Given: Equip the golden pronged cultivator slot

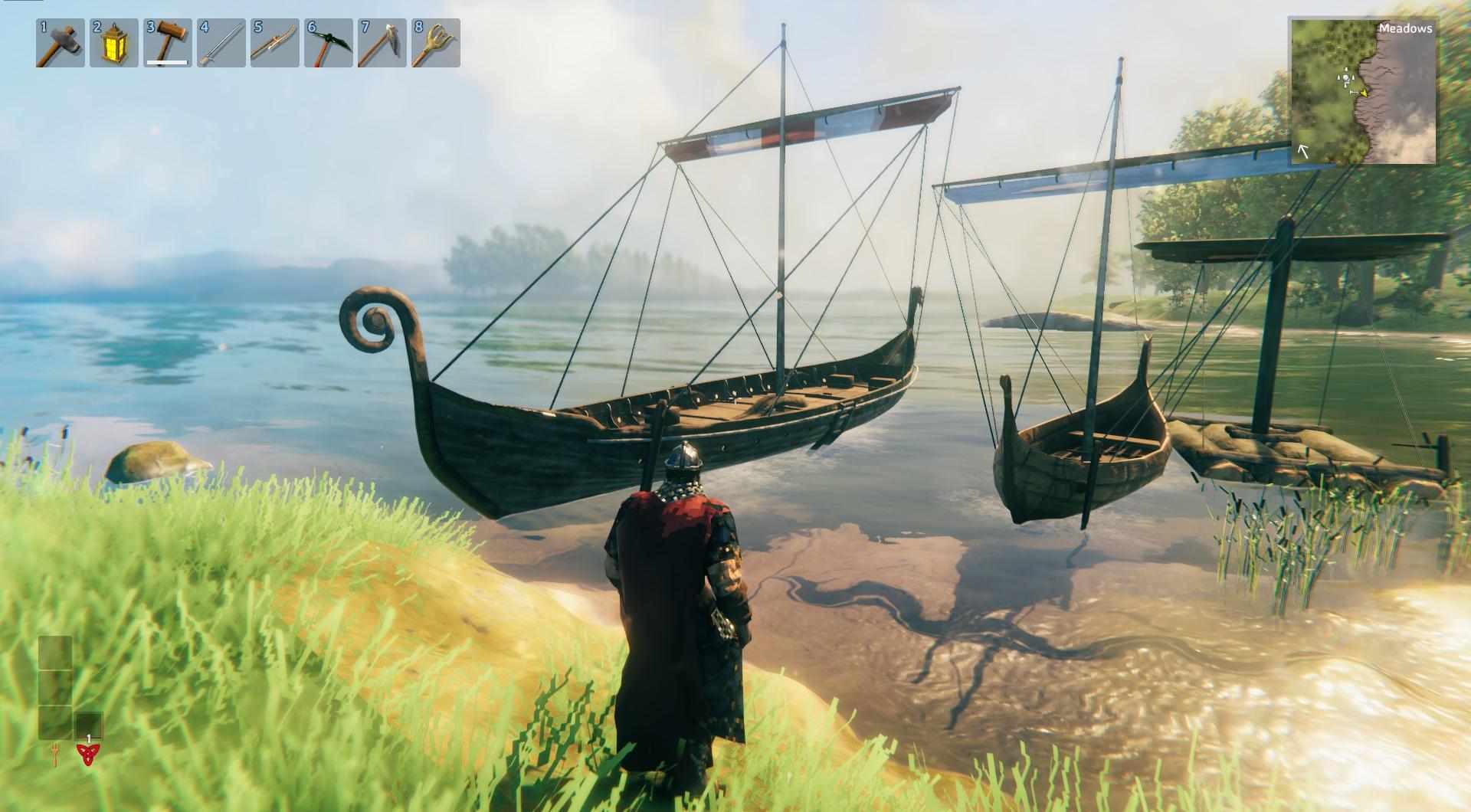Looking at the screenshot, I should pyautogui.click(x=436, y=43).
